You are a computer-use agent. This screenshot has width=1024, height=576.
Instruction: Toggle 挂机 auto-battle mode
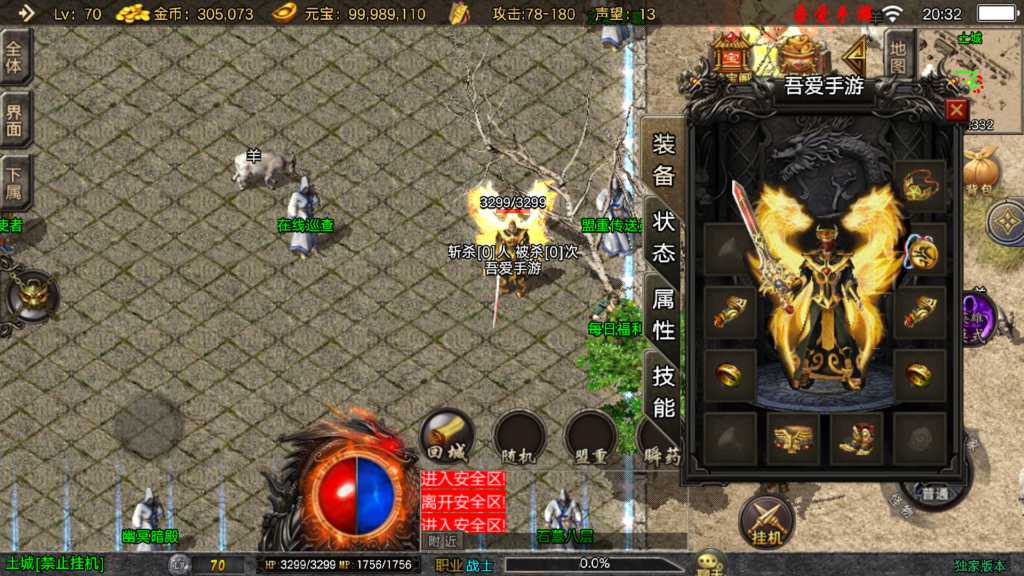point(766,520)
